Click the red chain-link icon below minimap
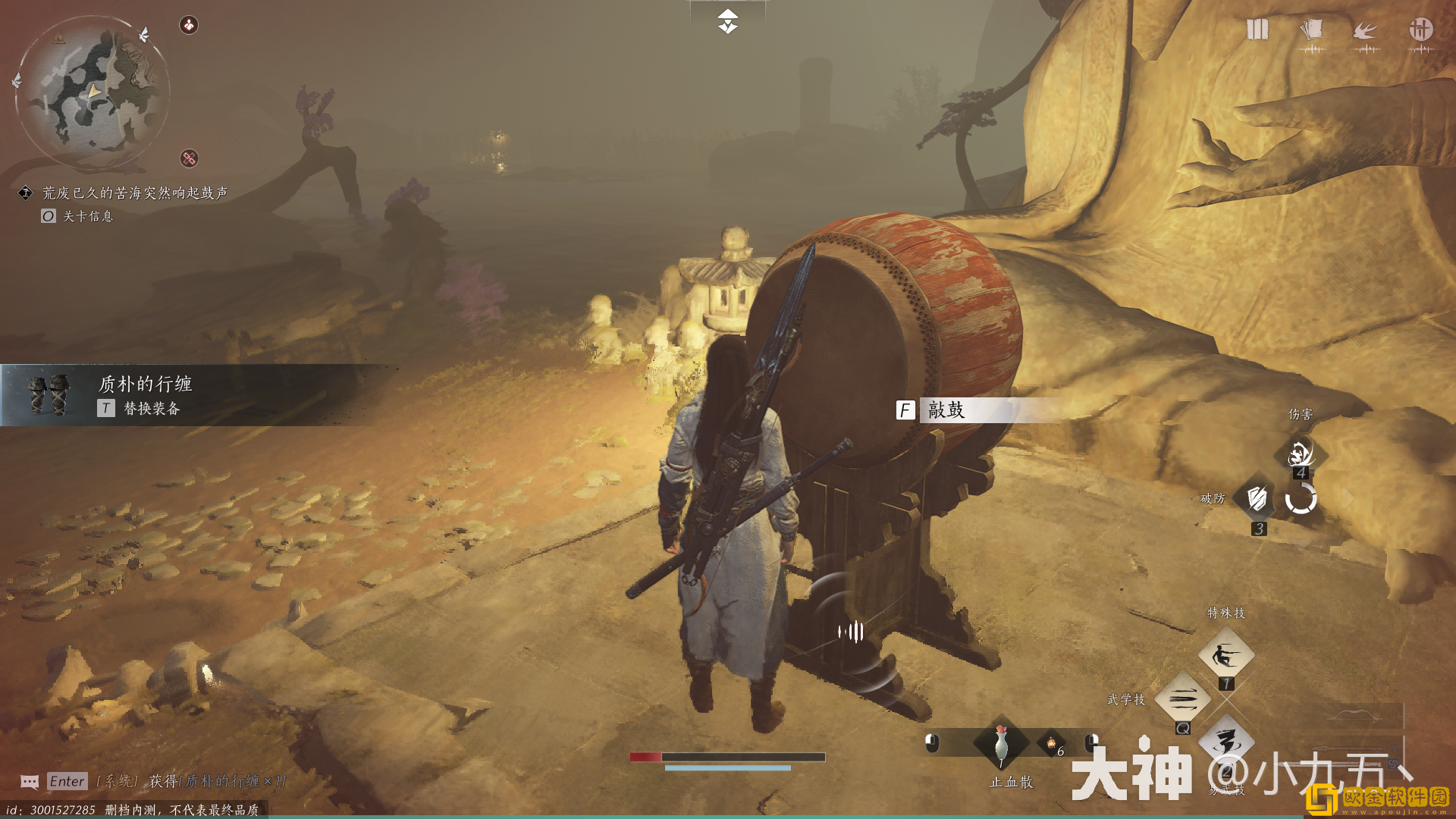This screenshot has width=1456, height=819. click(189, 158)
